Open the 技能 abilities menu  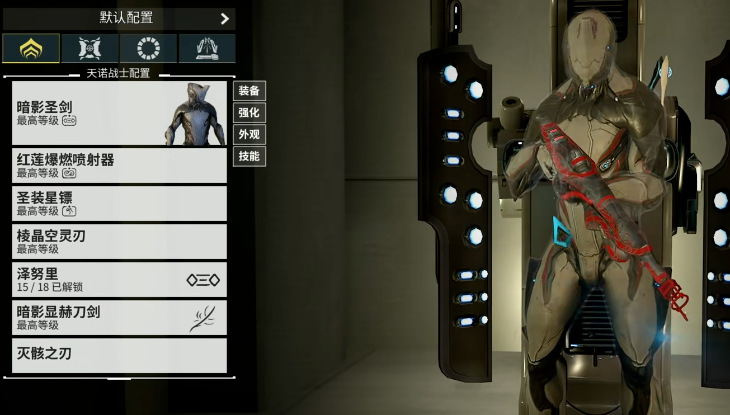point(249,156)
